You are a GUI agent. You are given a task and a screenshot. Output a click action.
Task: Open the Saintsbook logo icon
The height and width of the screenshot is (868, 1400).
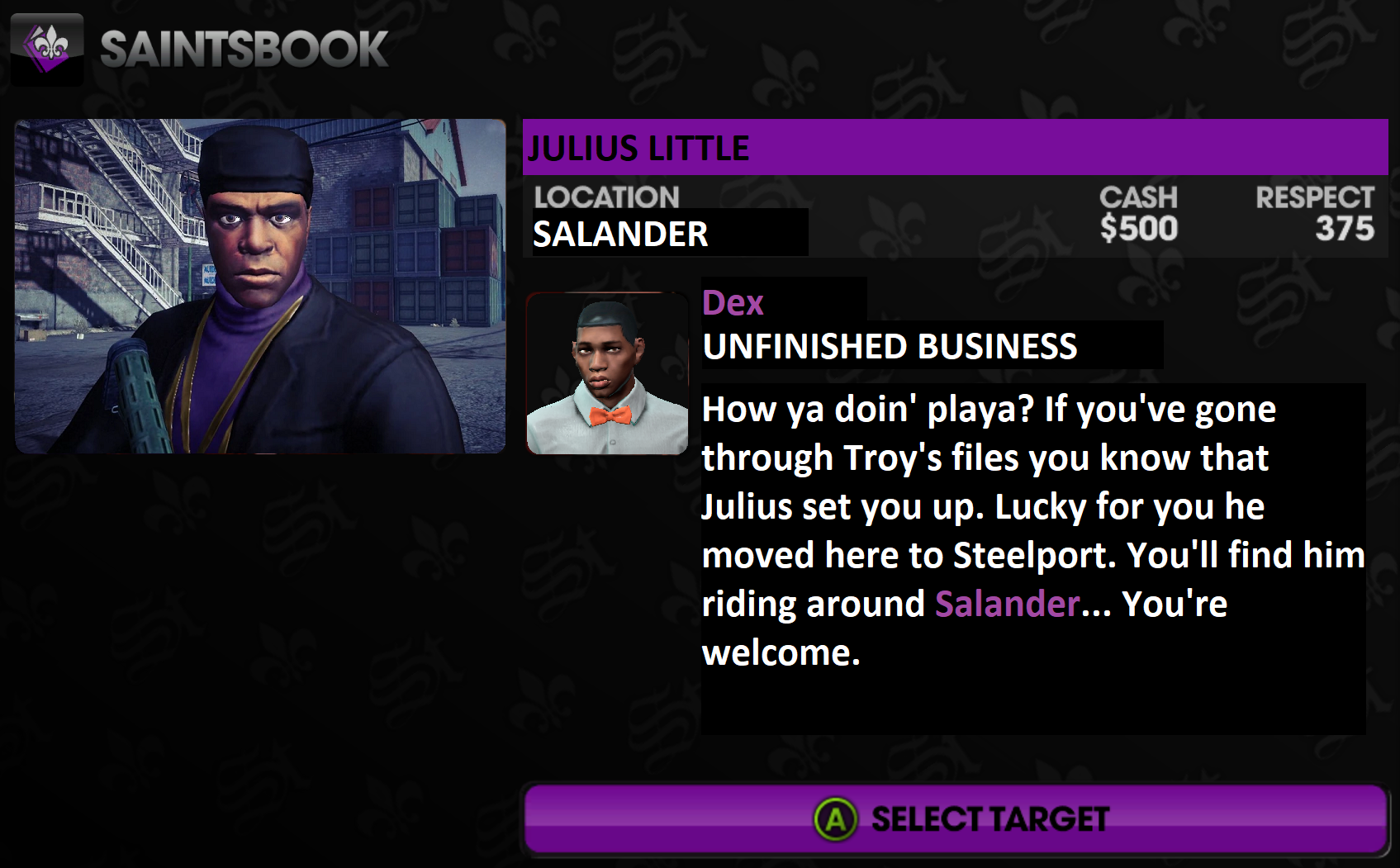[x=47, y=49]
